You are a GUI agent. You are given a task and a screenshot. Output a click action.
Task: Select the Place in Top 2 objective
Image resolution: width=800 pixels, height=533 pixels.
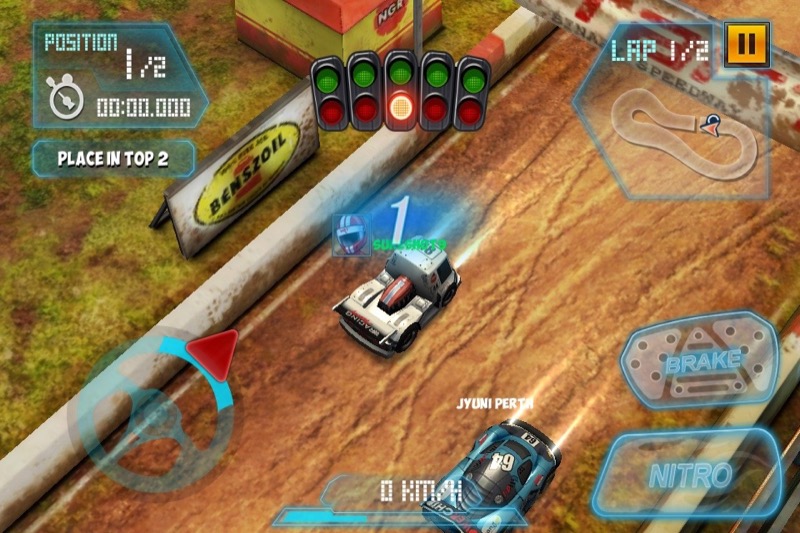[112, 159]
